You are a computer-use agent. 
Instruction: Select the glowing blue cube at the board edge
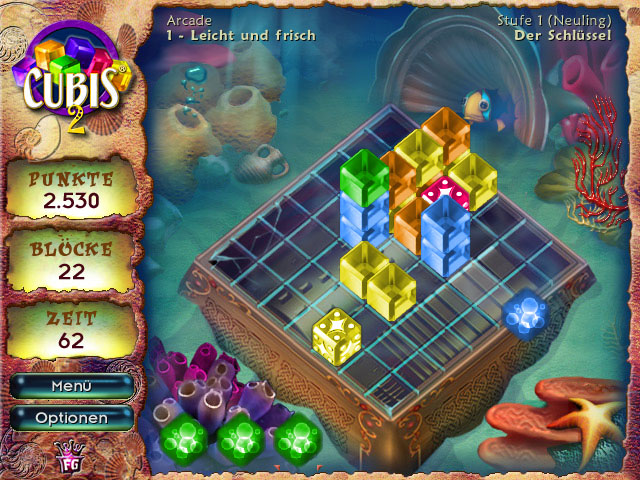point(523,315)
